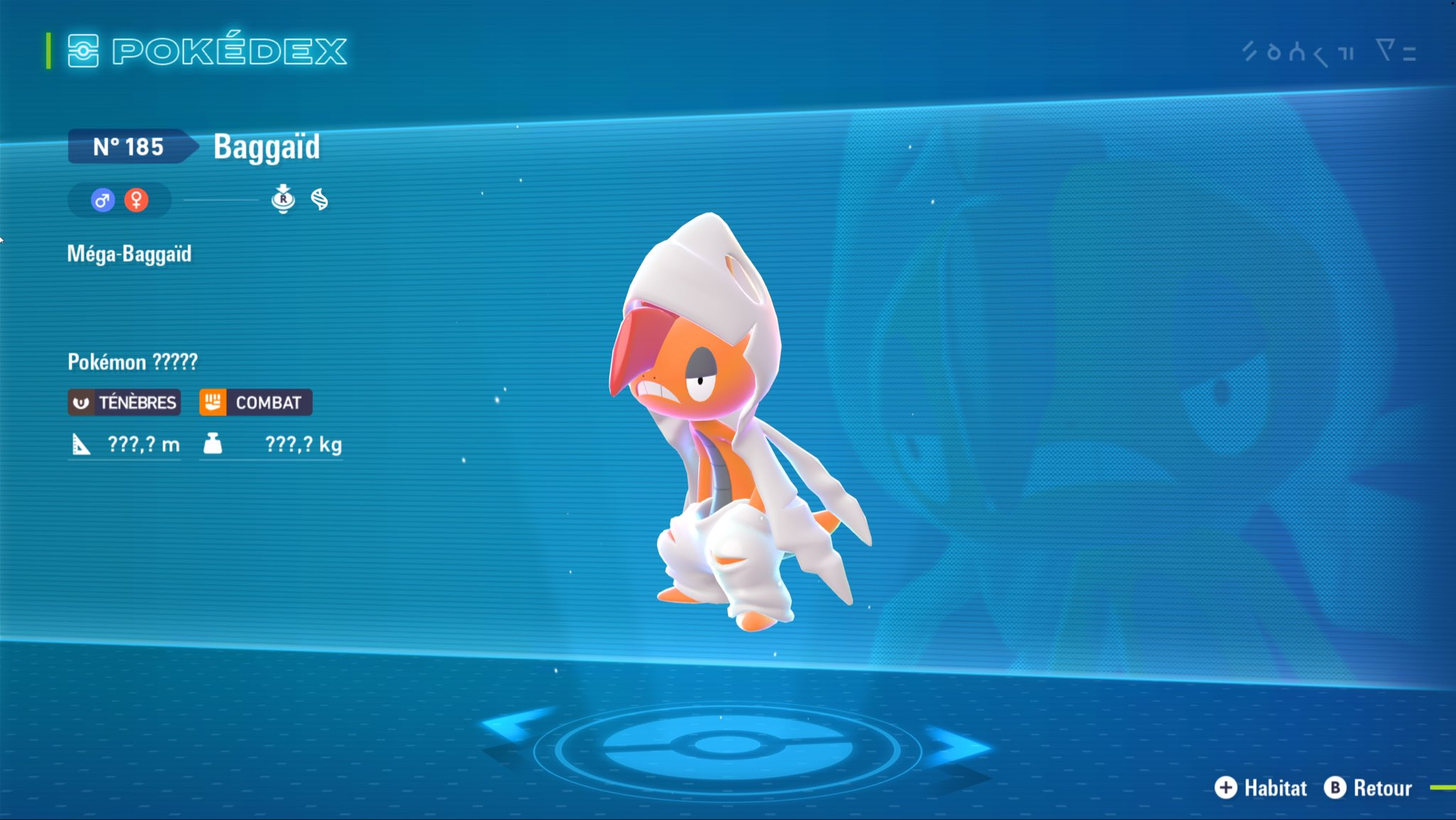Click the DNA helix form icon

coord(320,200)
